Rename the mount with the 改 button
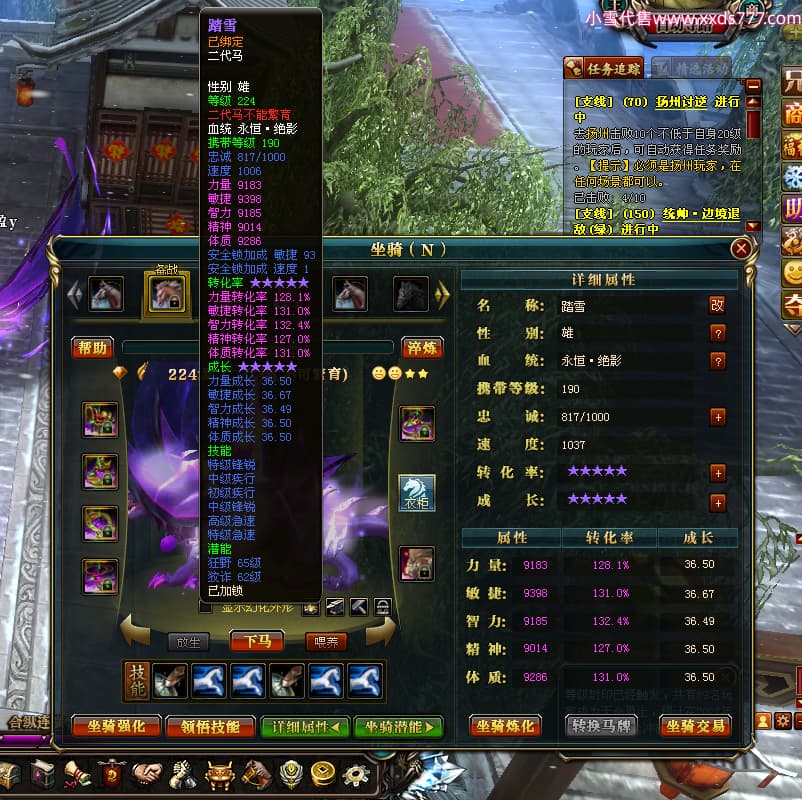Screen dimensions: 802x800 click(x=717, y=306)
